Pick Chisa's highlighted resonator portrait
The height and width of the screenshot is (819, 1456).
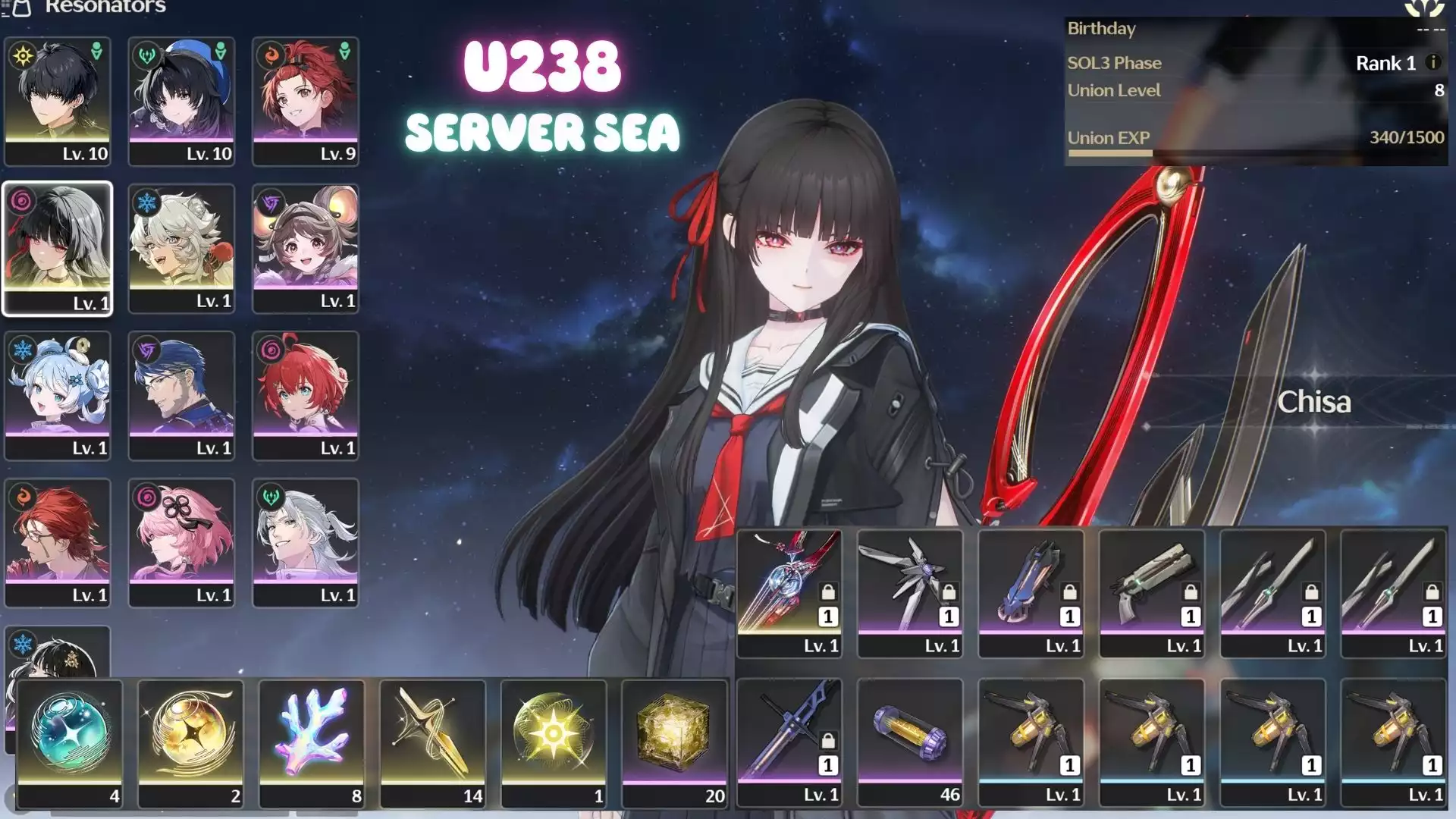[x=58, y=248]
